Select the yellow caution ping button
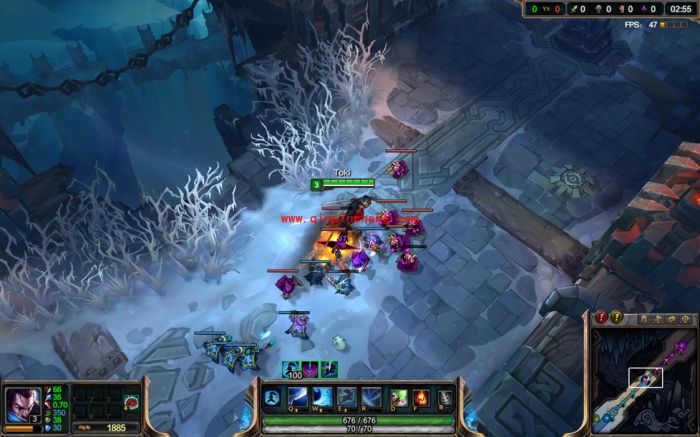700x437 pixels. coord(617,318)
